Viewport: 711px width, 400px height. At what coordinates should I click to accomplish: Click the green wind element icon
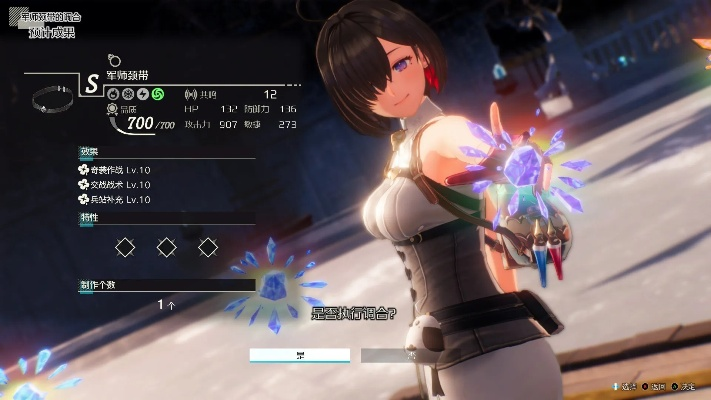(158, 95)
